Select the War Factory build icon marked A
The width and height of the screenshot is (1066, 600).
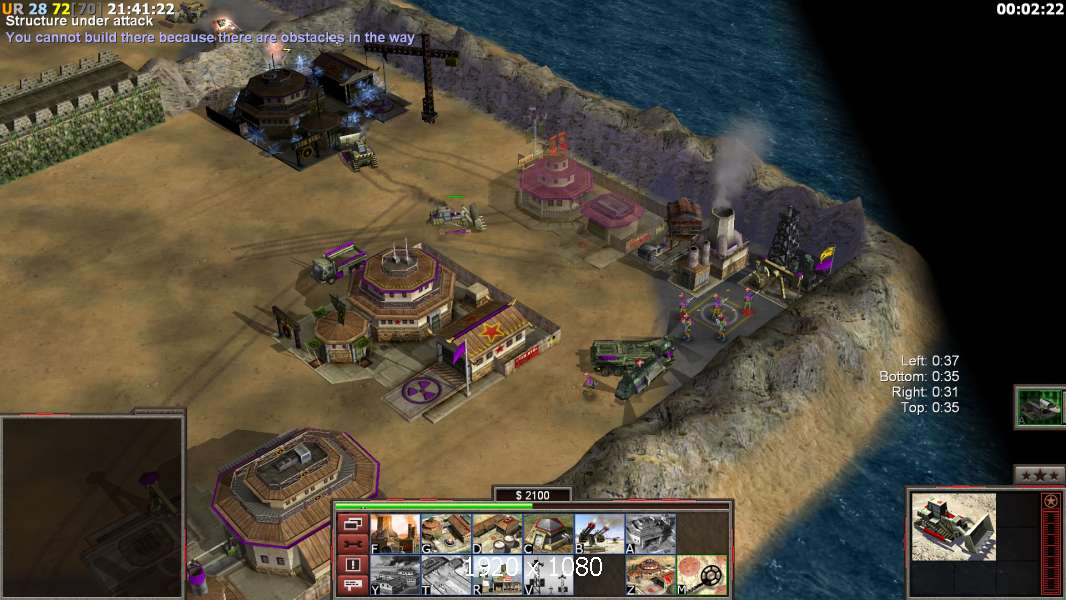tap(650, 533)
